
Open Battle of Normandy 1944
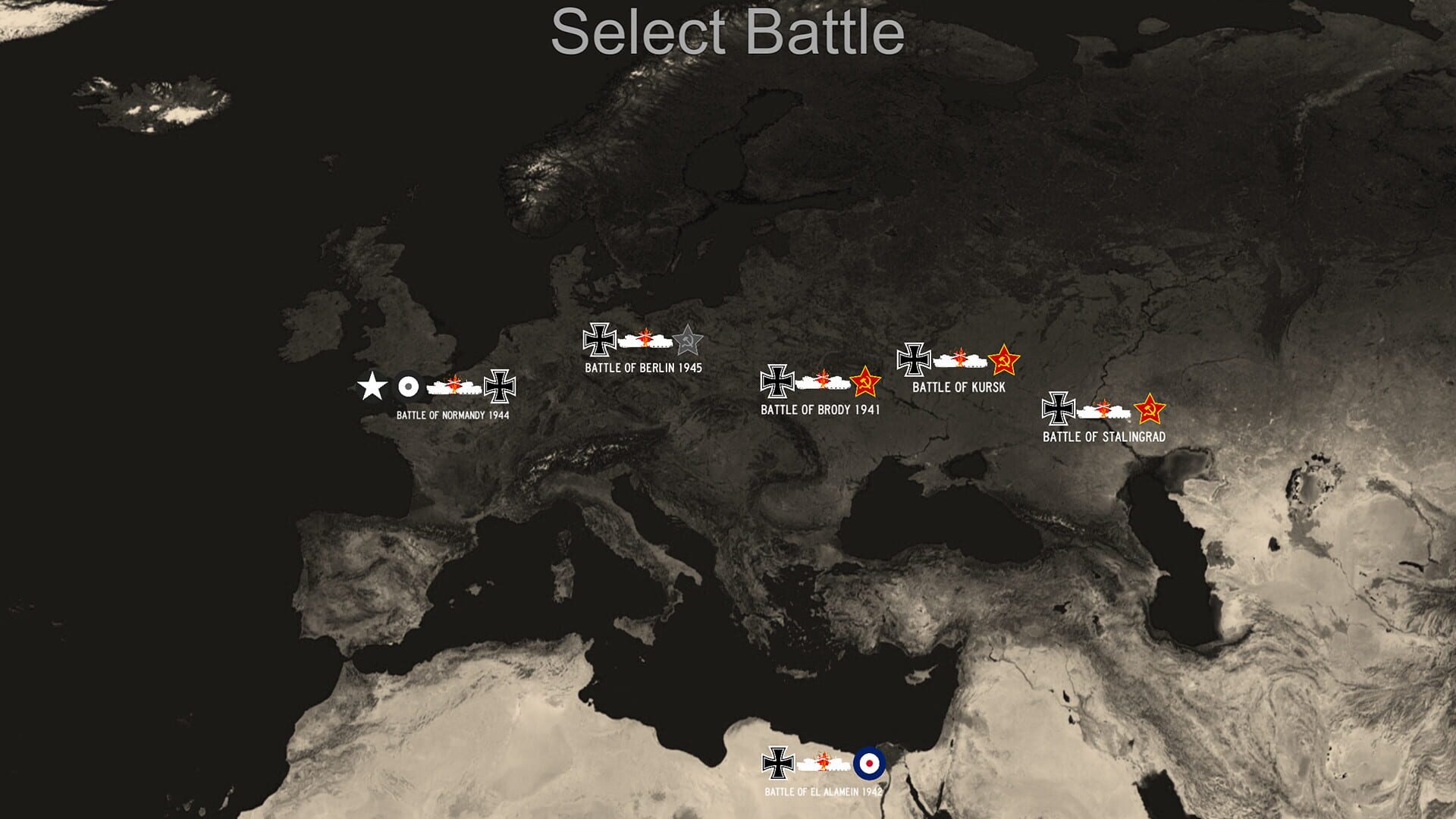(x=453, y=416)
